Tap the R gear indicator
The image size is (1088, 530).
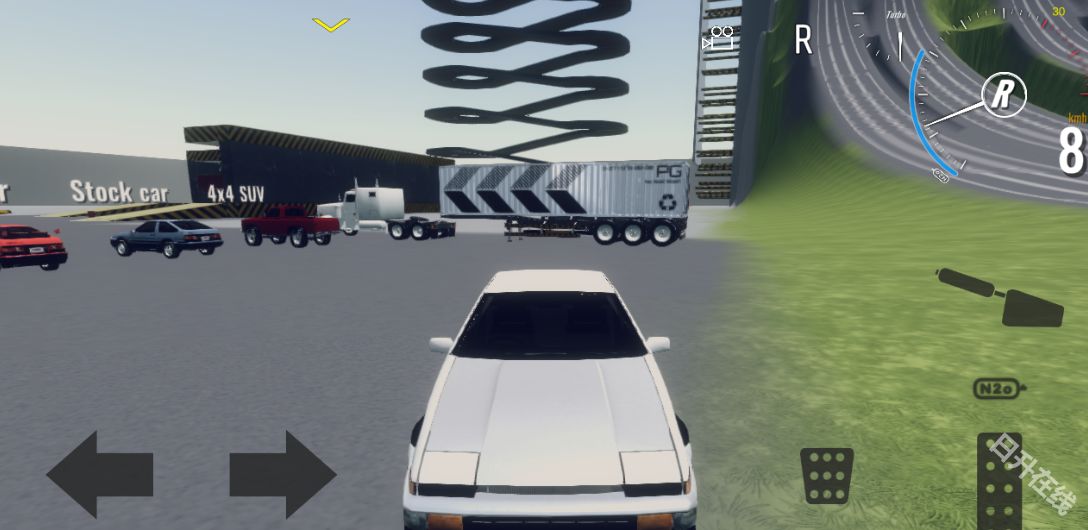coord(803,40)
